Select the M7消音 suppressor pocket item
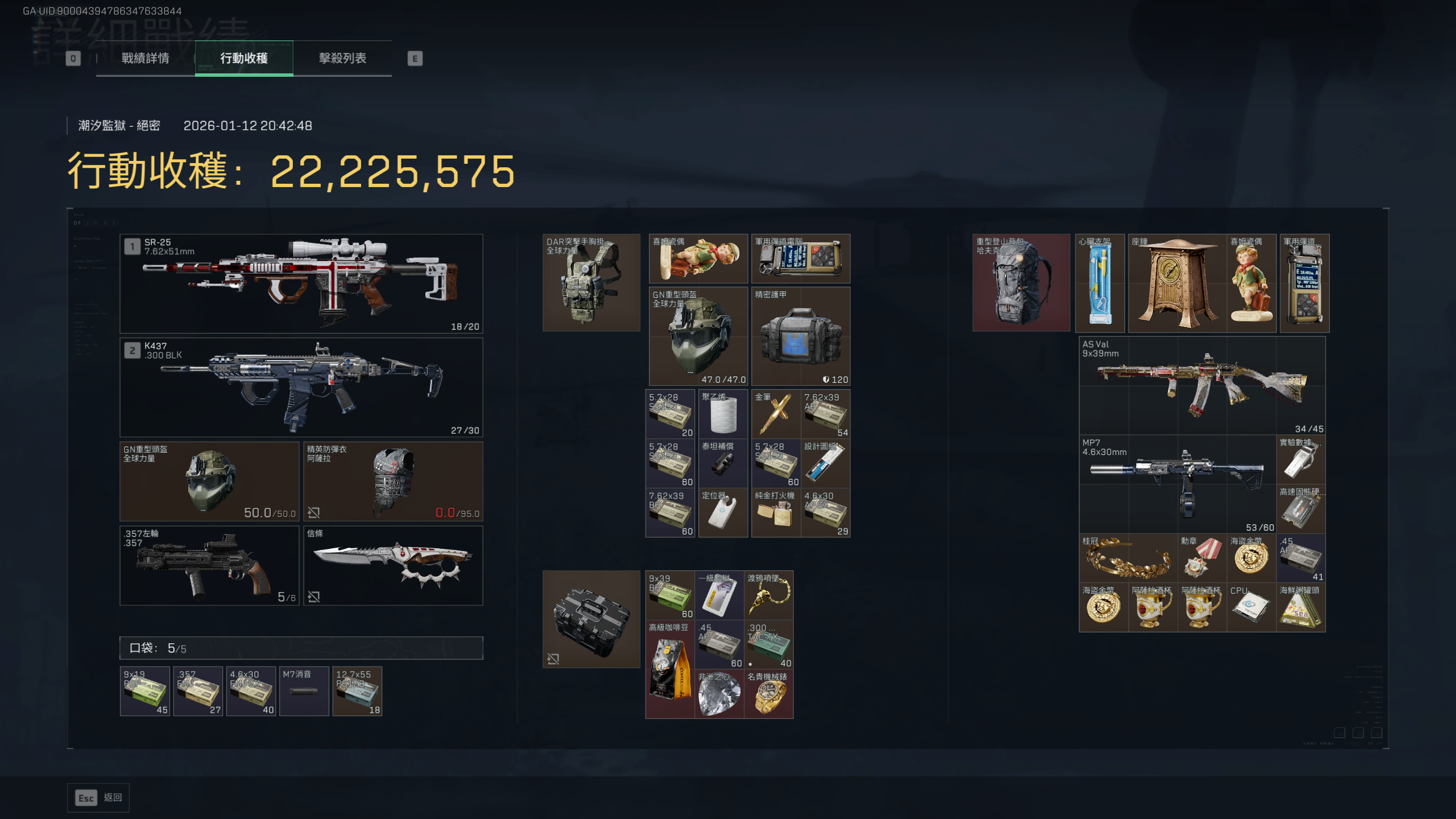 [304, 691]
